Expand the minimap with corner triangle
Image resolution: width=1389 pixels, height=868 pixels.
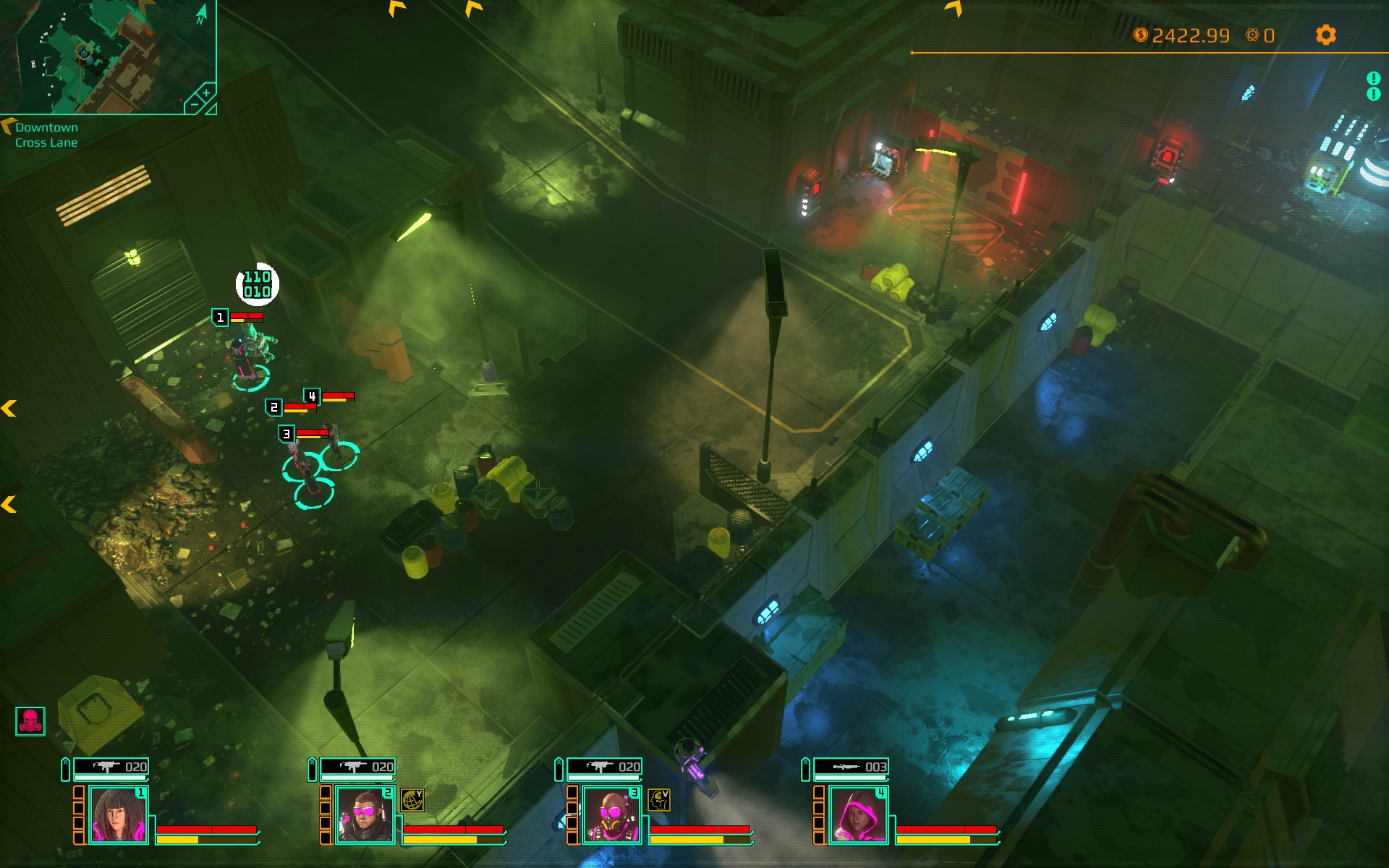211,109
